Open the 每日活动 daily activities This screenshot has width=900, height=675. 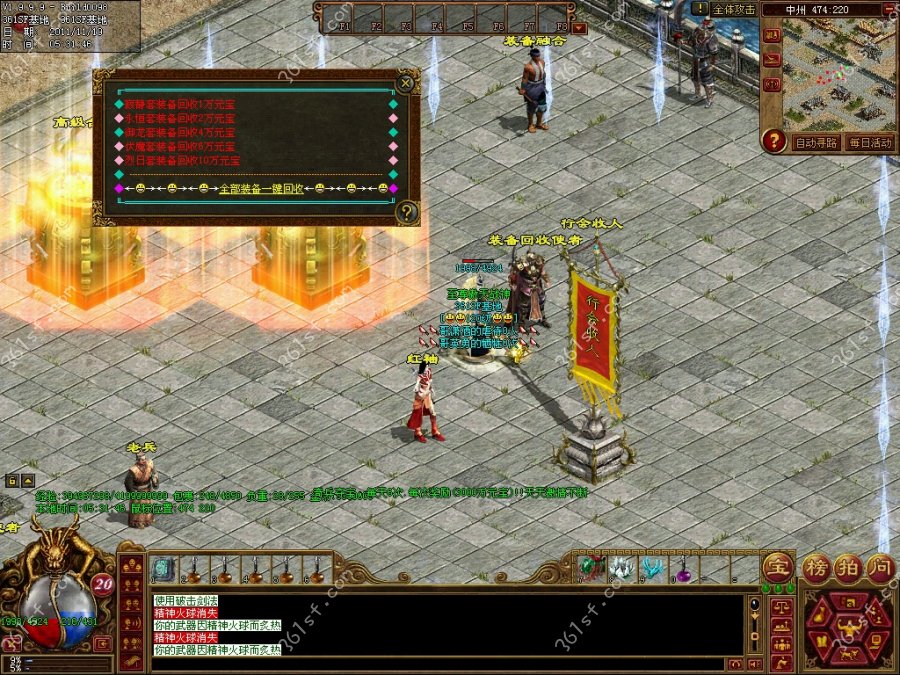click(868, 143)
